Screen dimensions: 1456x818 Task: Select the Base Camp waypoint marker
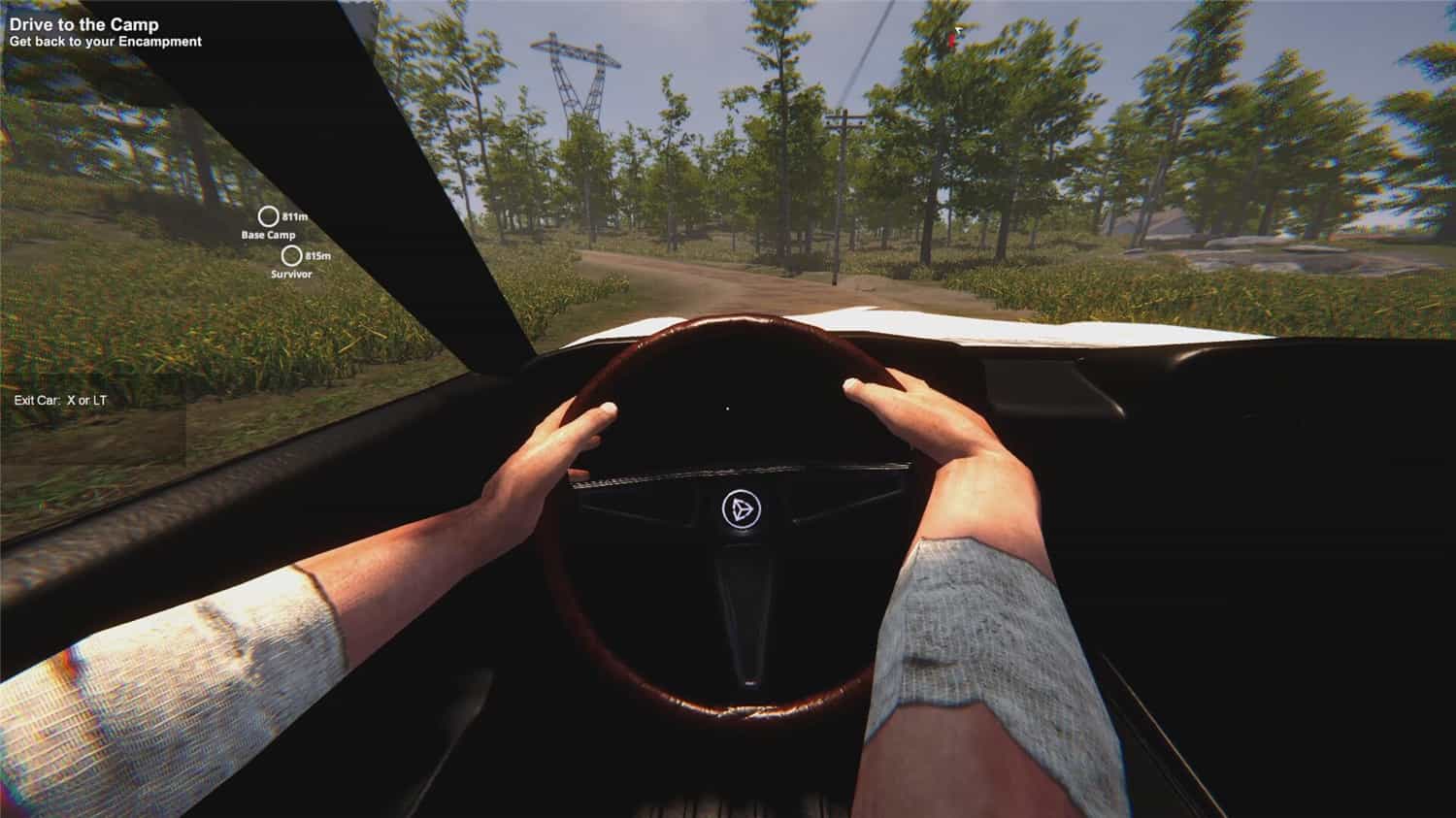268,216
